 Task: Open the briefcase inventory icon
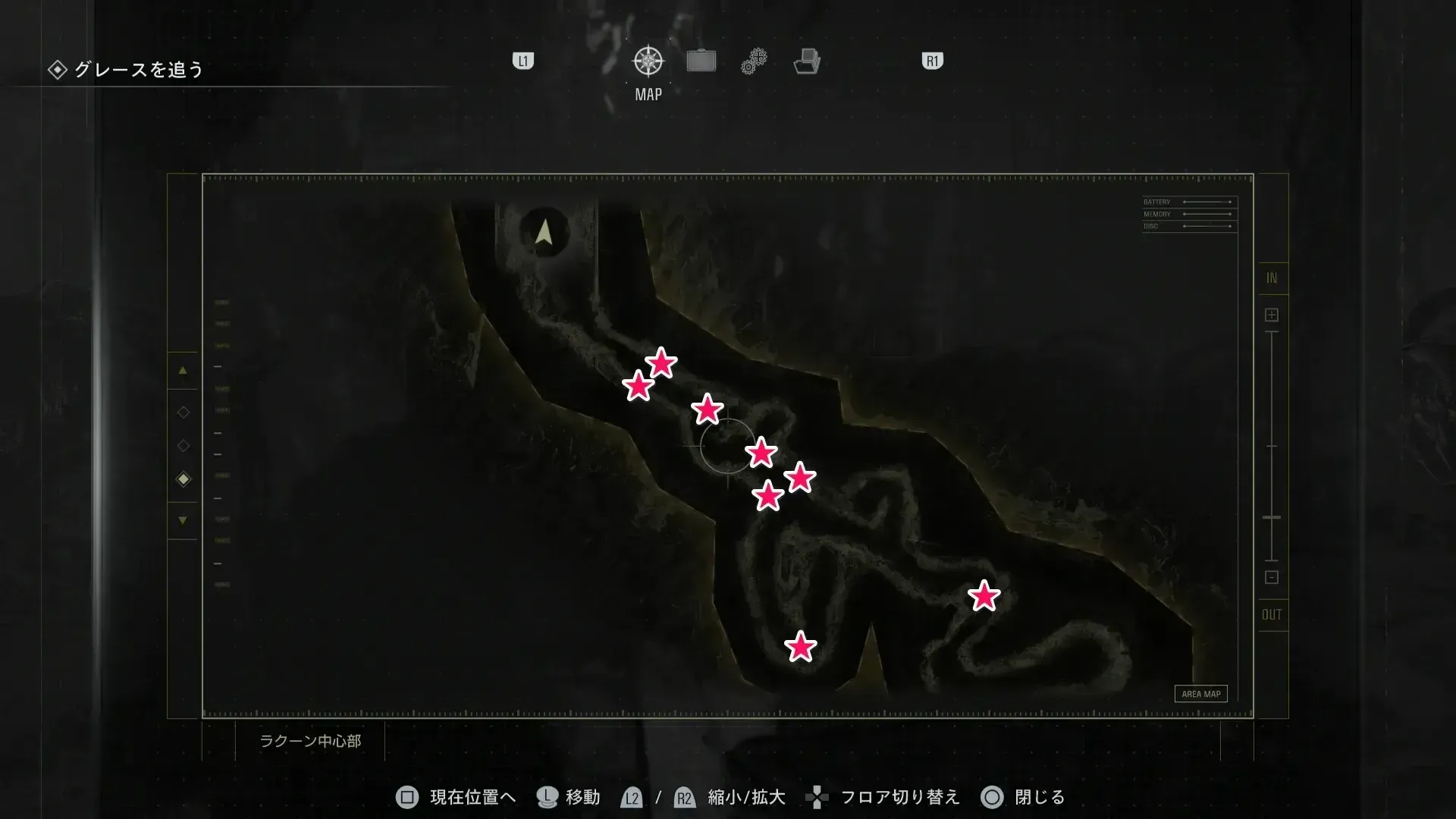[701, 60]
